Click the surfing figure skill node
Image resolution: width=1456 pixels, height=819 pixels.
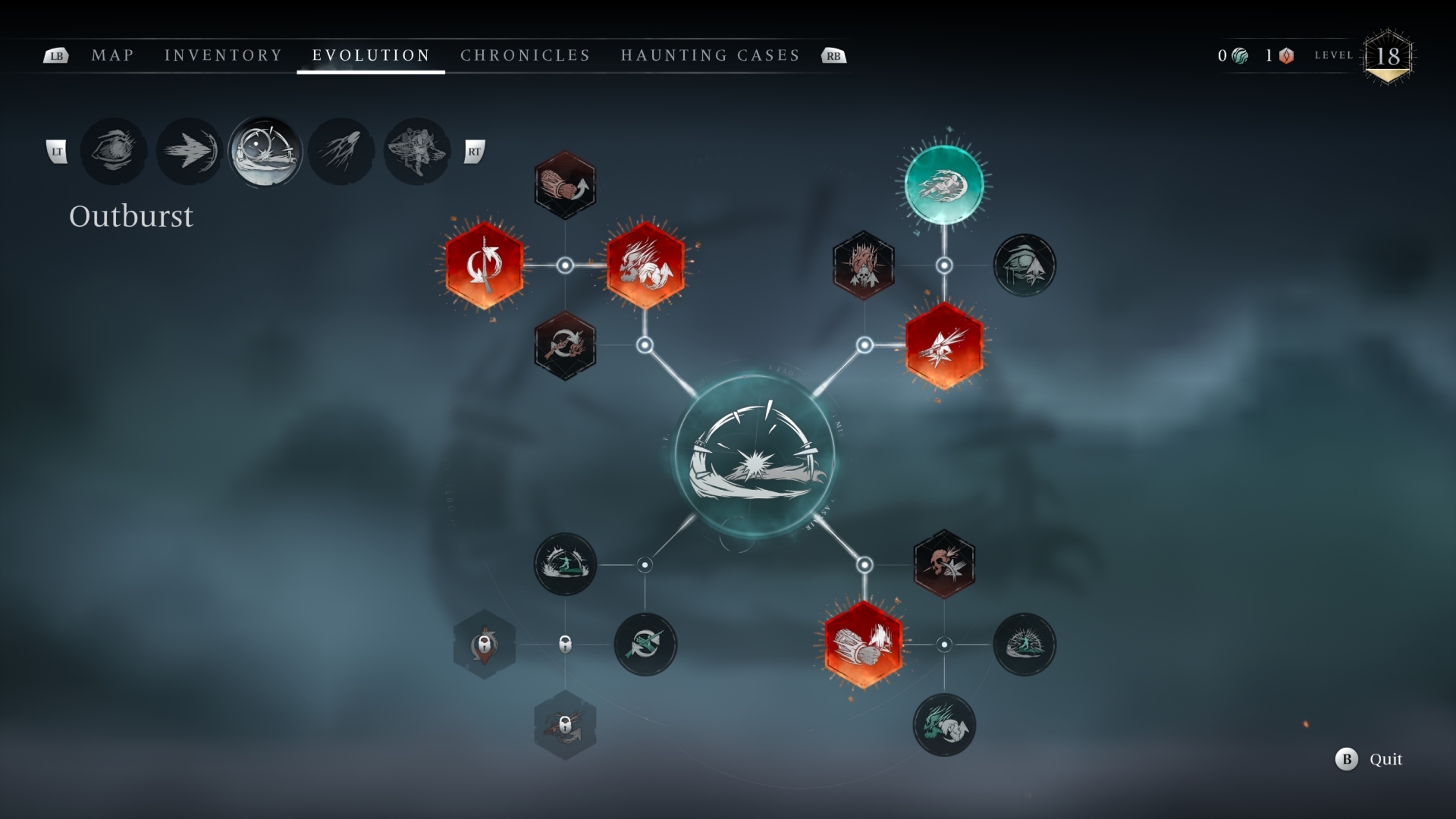coord(565,563)
